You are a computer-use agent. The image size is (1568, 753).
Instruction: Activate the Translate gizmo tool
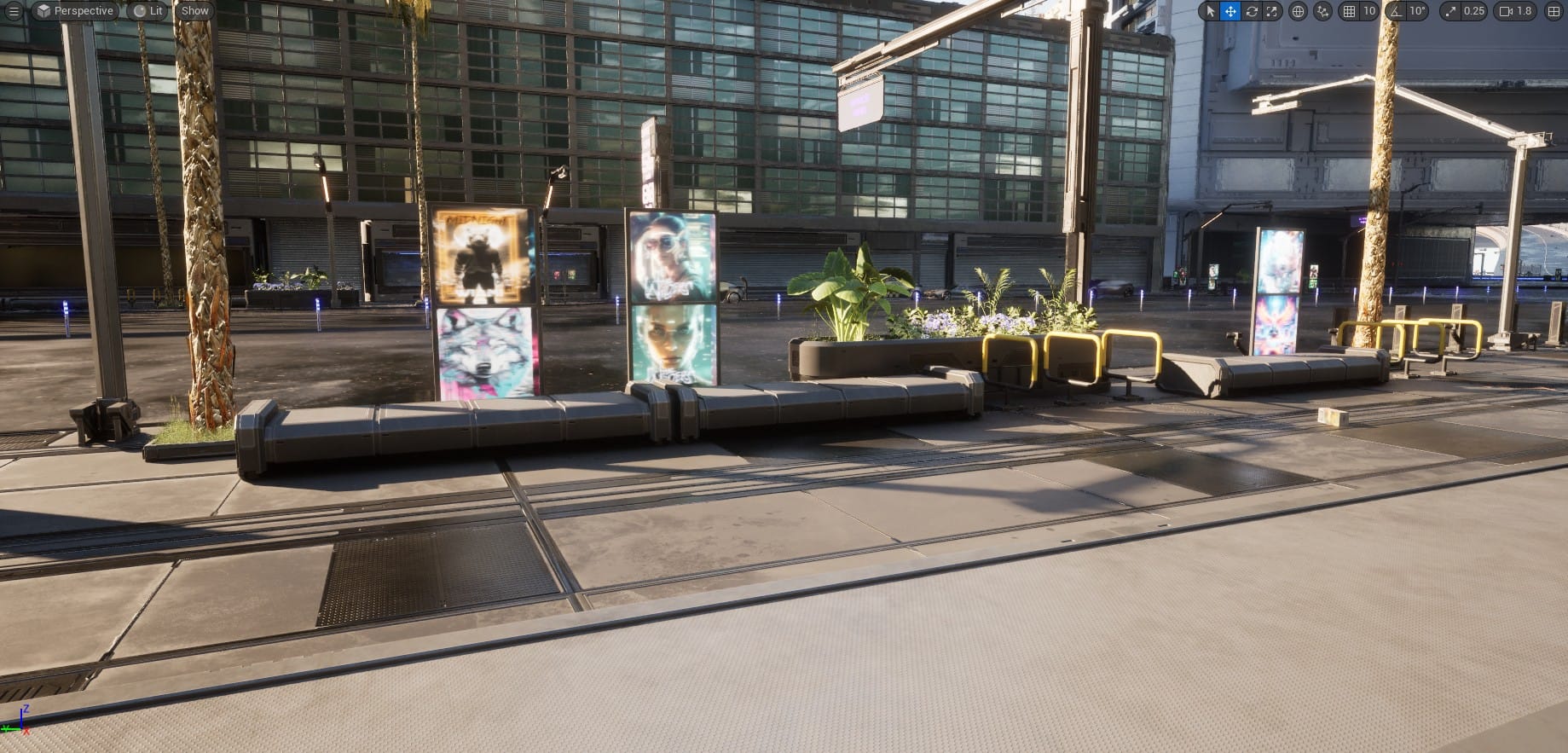coord(1230,12)
